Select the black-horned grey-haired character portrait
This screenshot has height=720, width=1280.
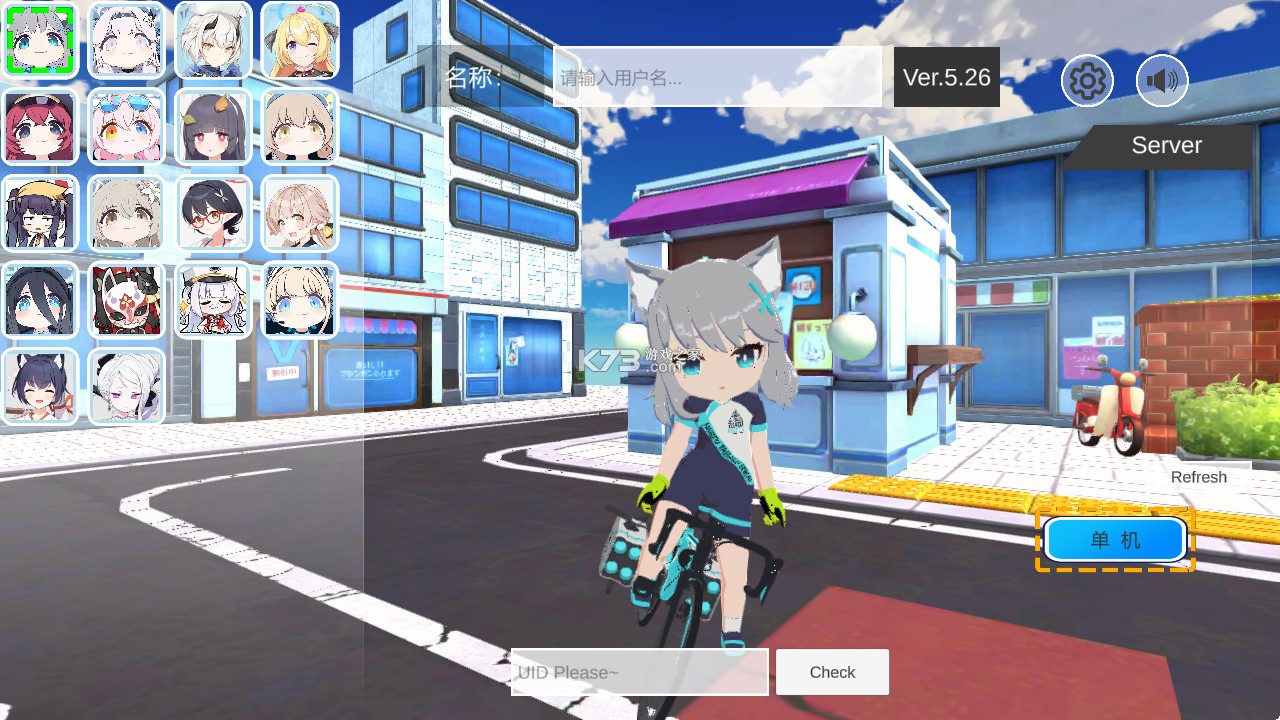(x=213, y=42)
